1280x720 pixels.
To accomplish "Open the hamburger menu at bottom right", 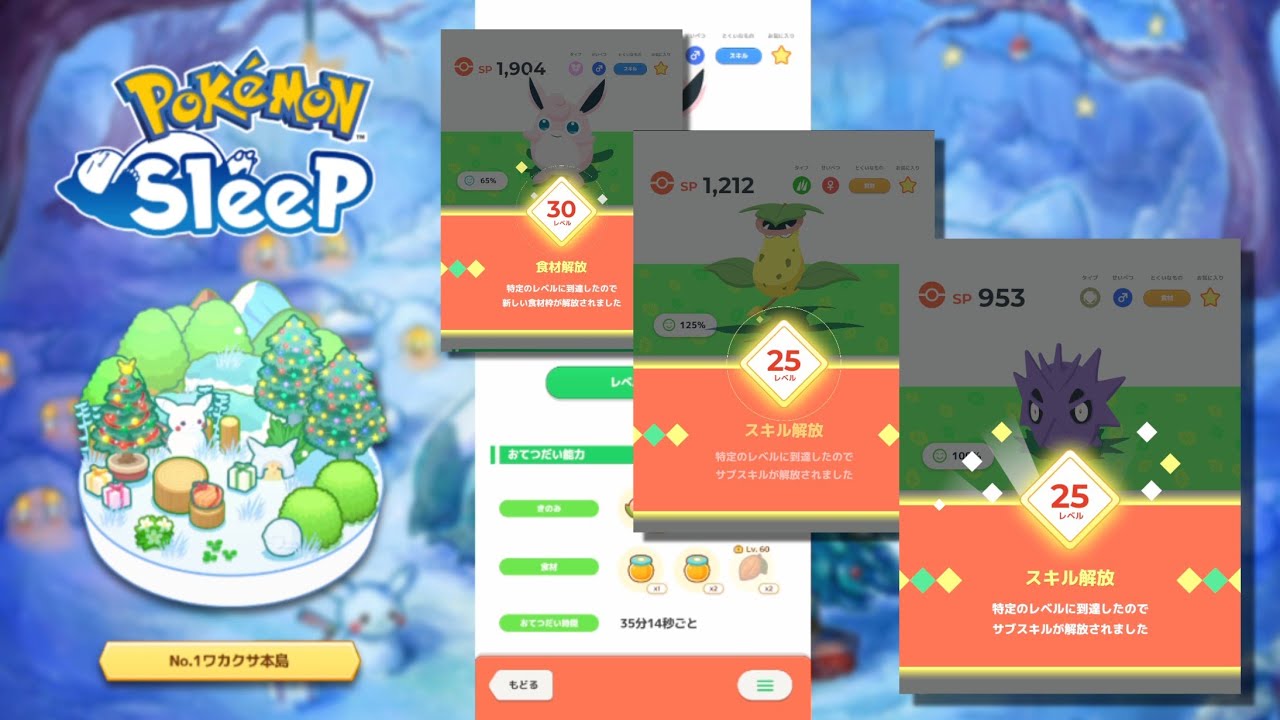I will coord(765,686).
